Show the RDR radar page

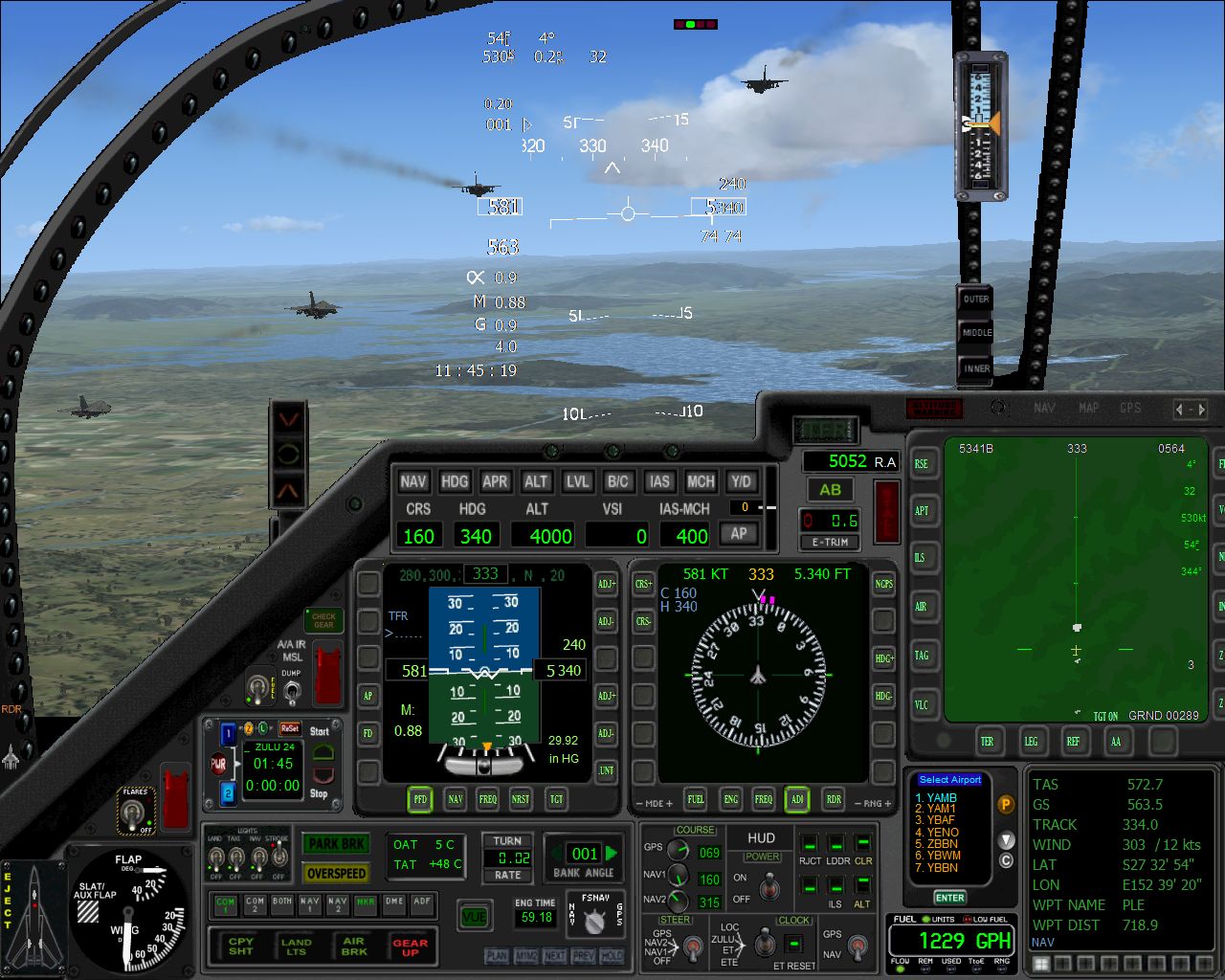pyautogui.click(x=834, y=798)
